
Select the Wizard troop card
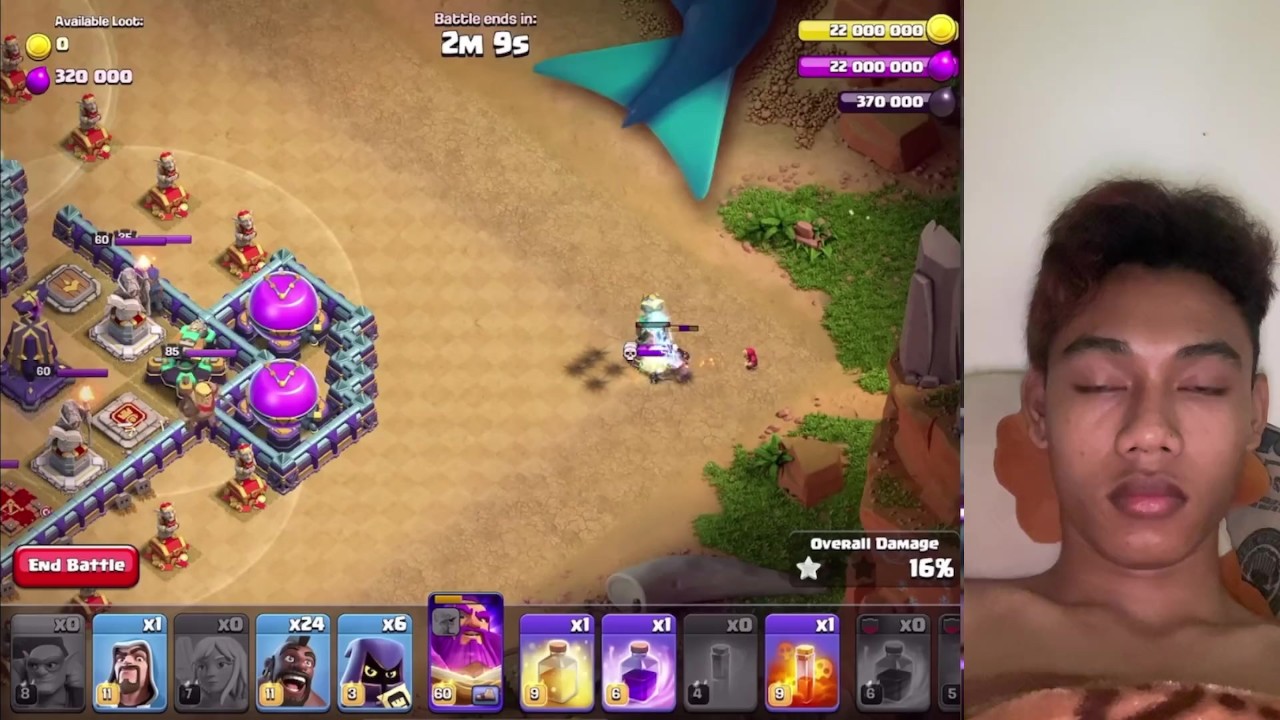tap(130, 661)
